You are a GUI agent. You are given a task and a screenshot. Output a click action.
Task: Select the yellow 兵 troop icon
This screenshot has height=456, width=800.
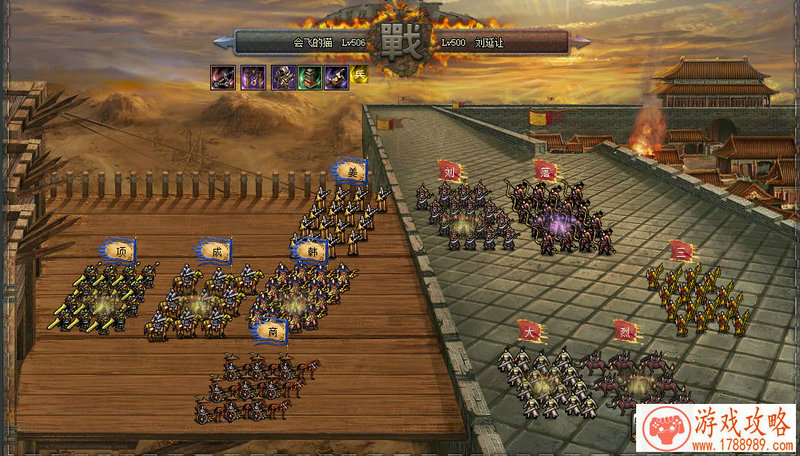point(360,76)
